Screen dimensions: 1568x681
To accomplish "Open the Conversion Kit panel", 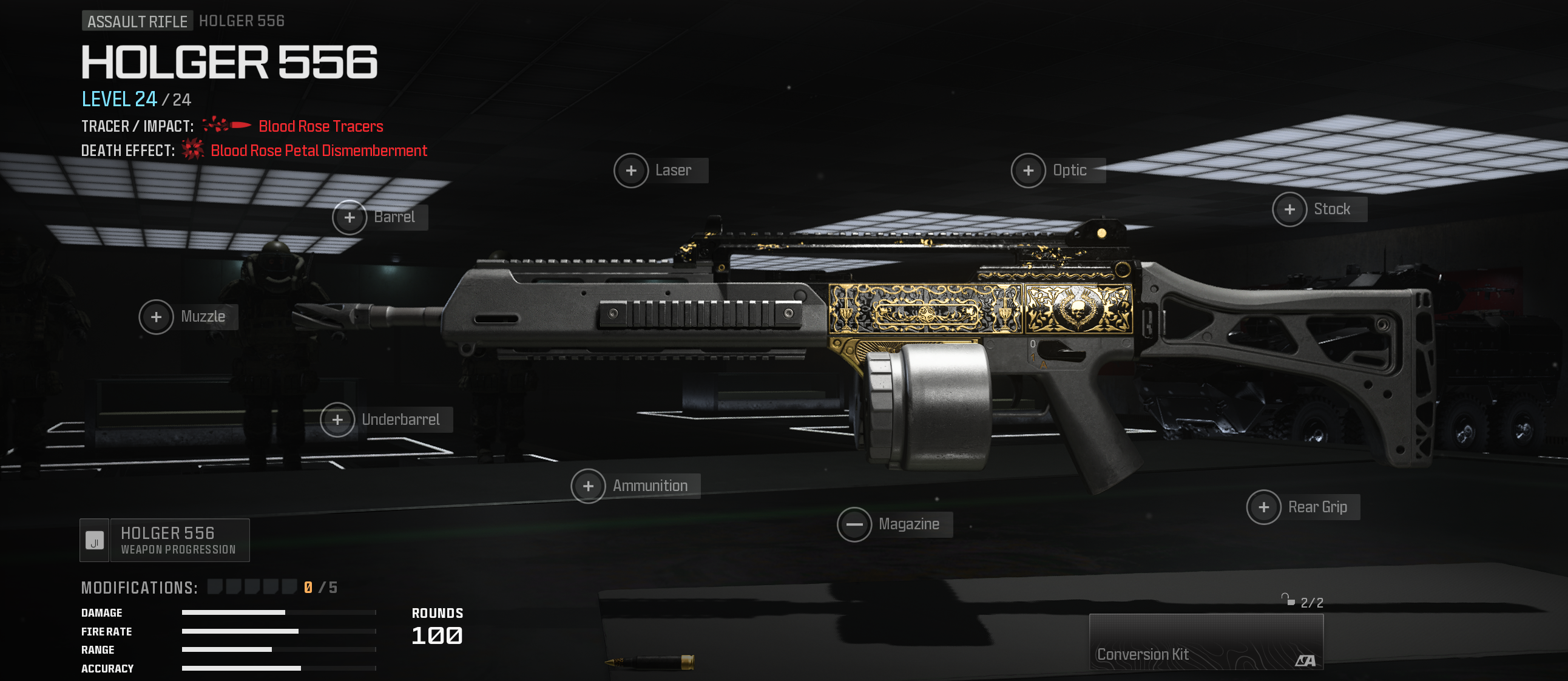I will 1205,643.
